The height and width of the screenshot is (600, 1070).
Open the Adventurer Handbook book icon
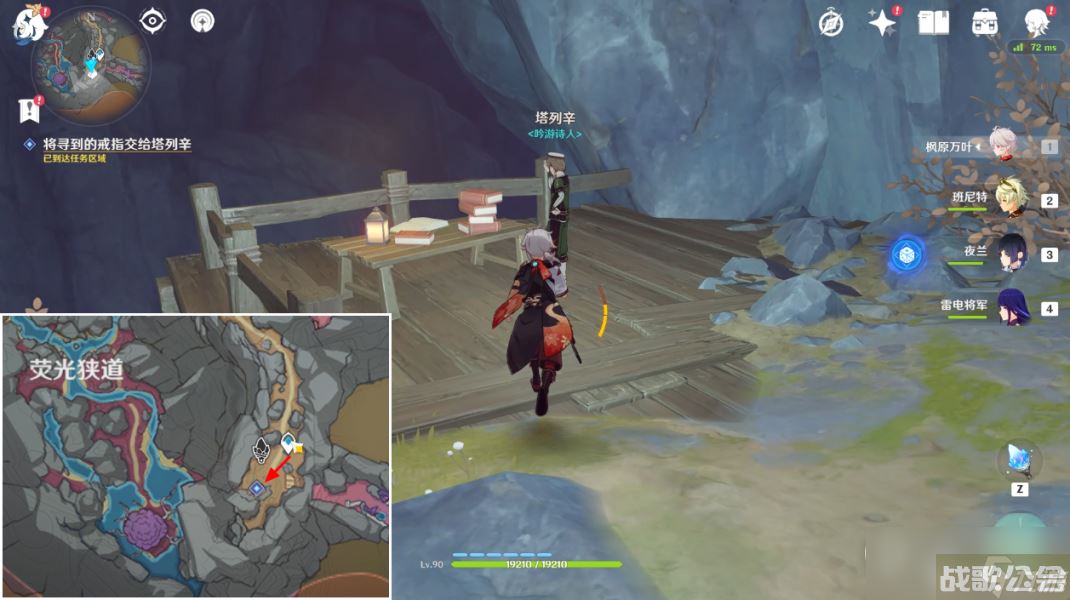click(x=933, y=23)
